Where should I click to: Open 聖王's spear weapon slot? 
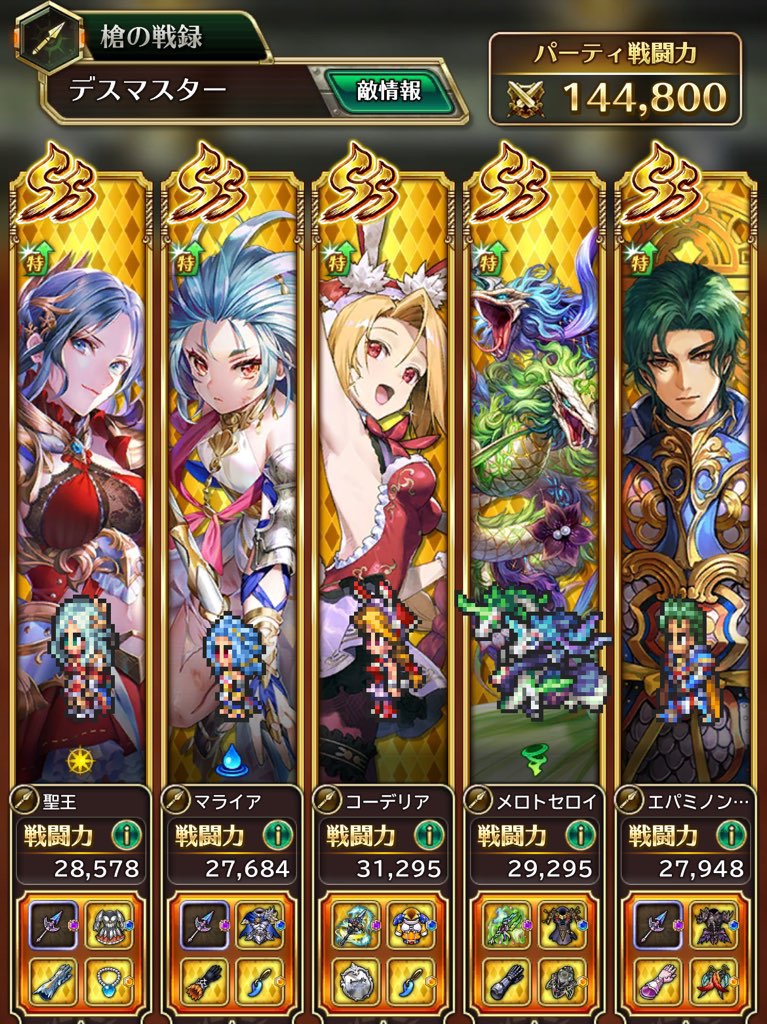(x=53, y=925)
